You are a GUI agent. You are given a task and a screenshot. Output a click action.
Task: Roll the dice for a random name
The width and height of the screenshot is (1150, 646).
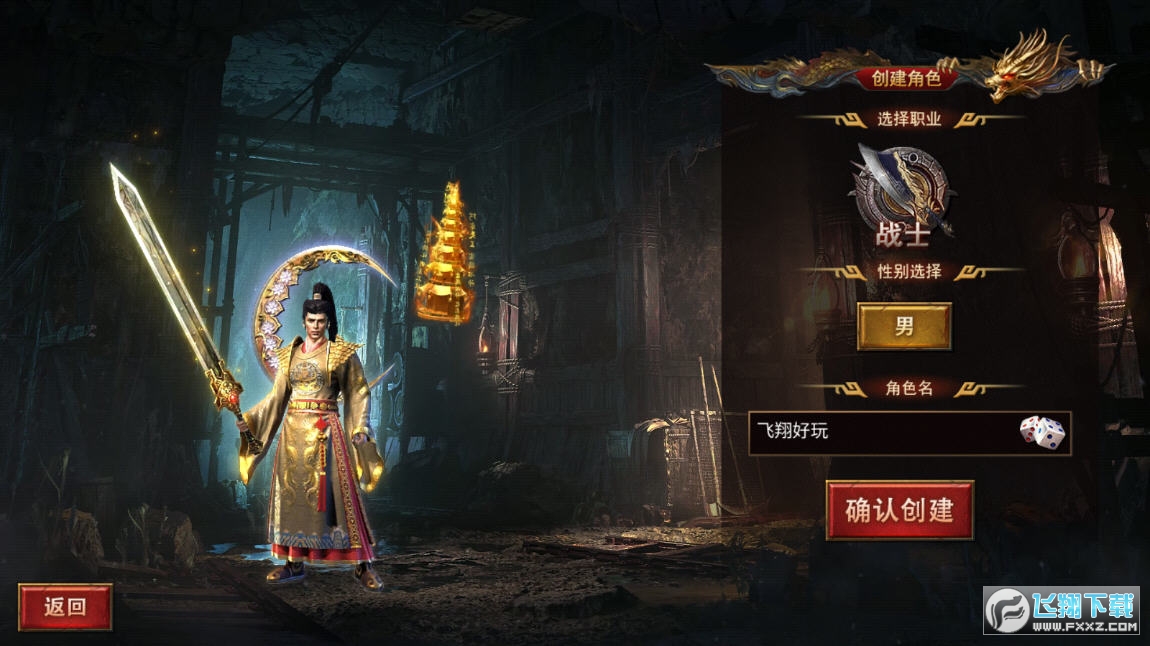(x=1042, y=432)
